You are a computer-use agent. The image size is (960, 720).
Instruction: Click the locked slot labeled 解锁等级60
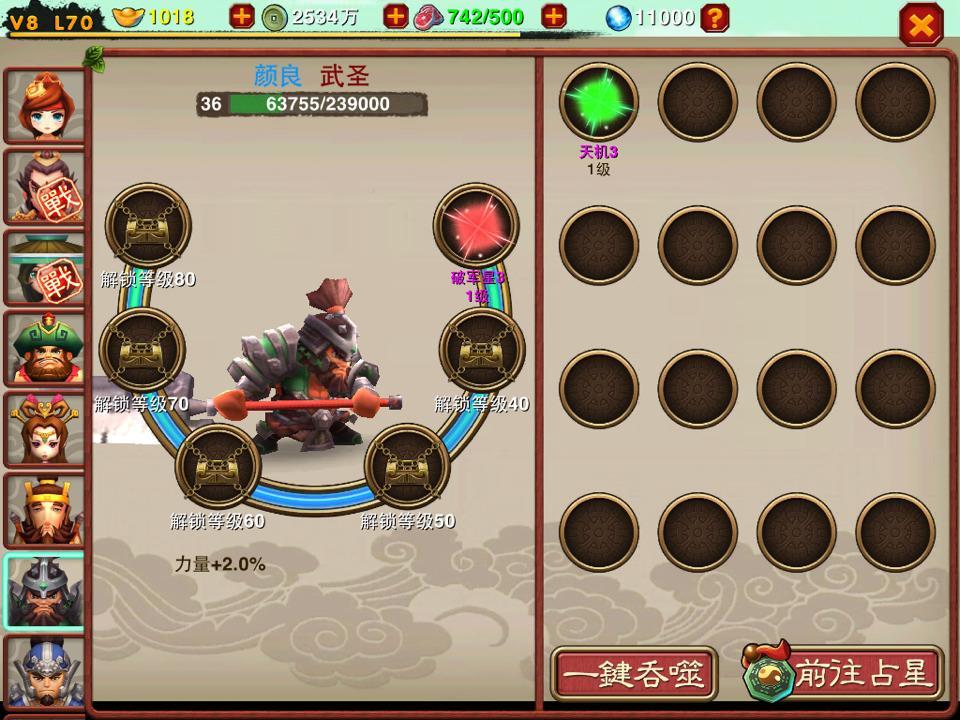pos(218,466)
